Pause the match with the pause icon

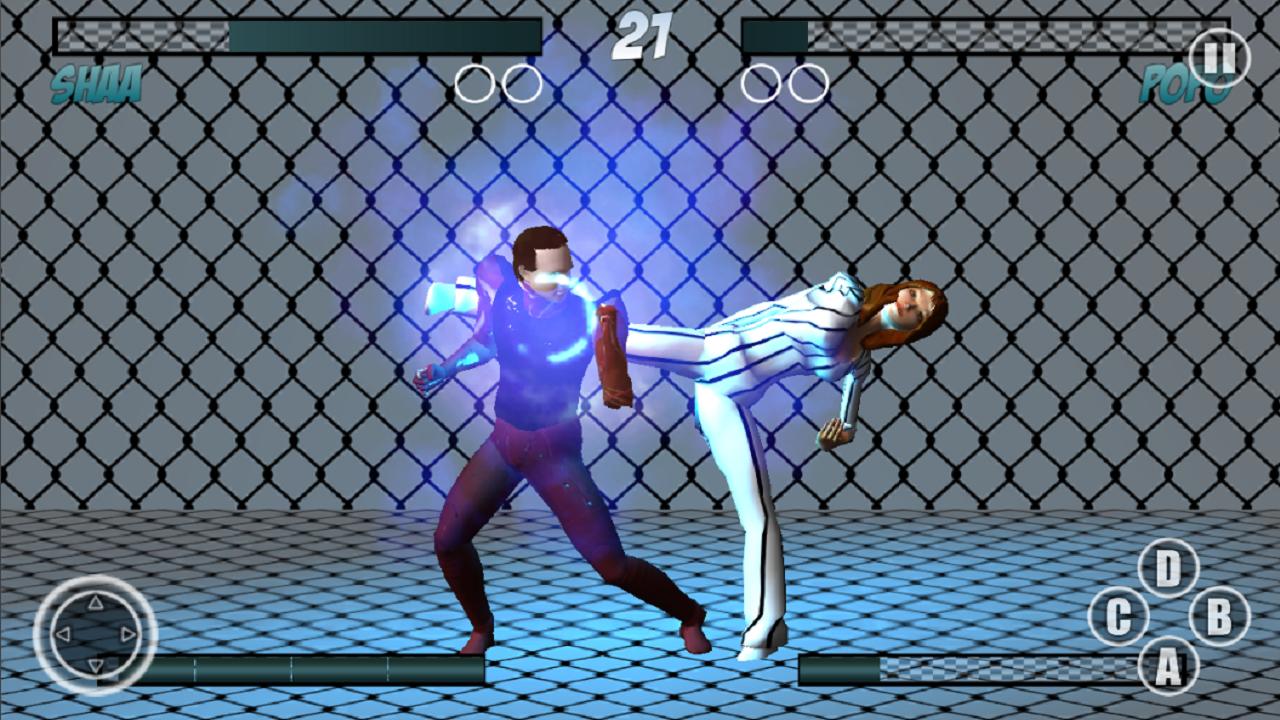pyautogui.click(x=1218, y=55)
